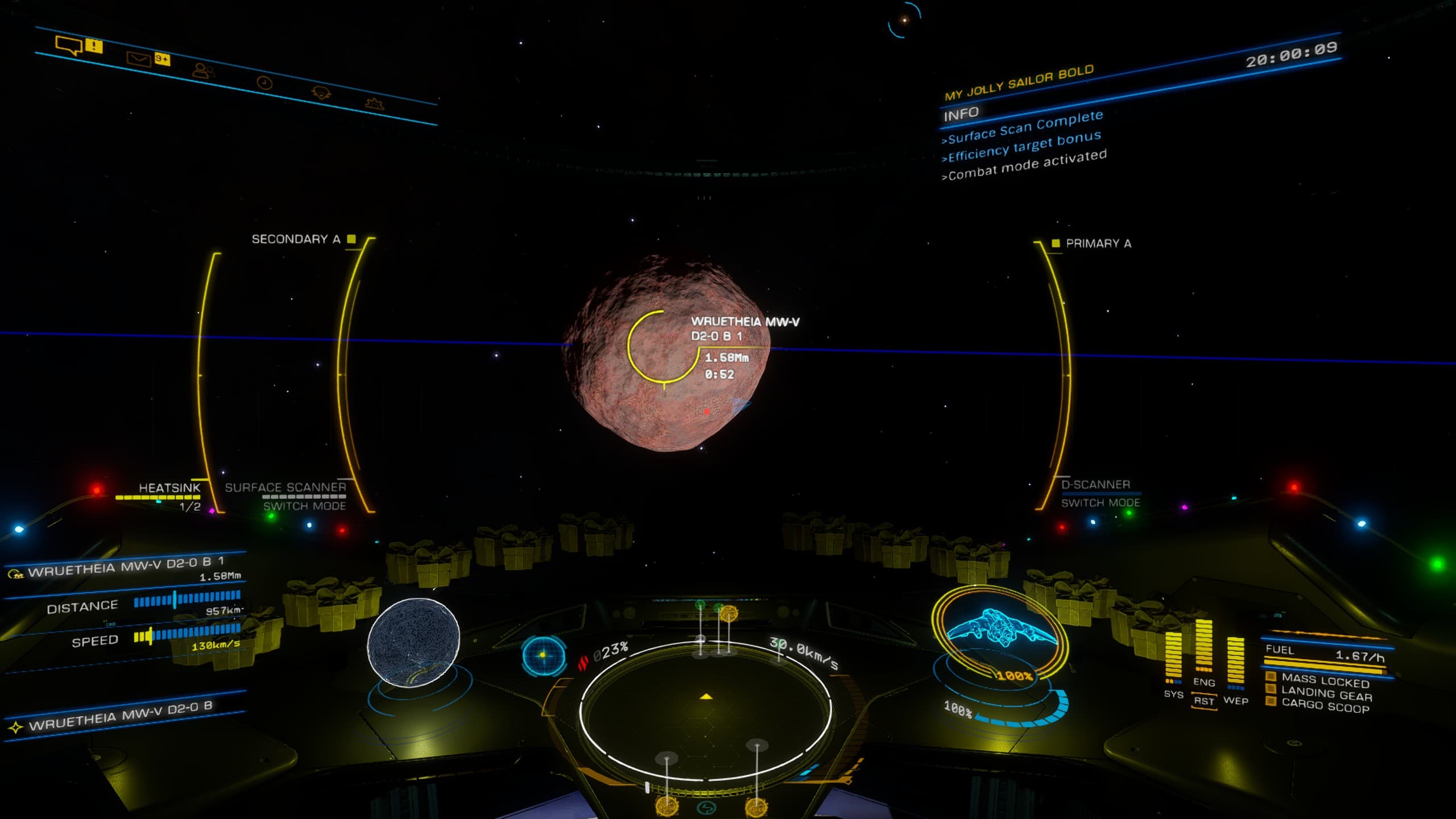
Task: Click the target planet wireframe hologram
Action: coord(413,642)
